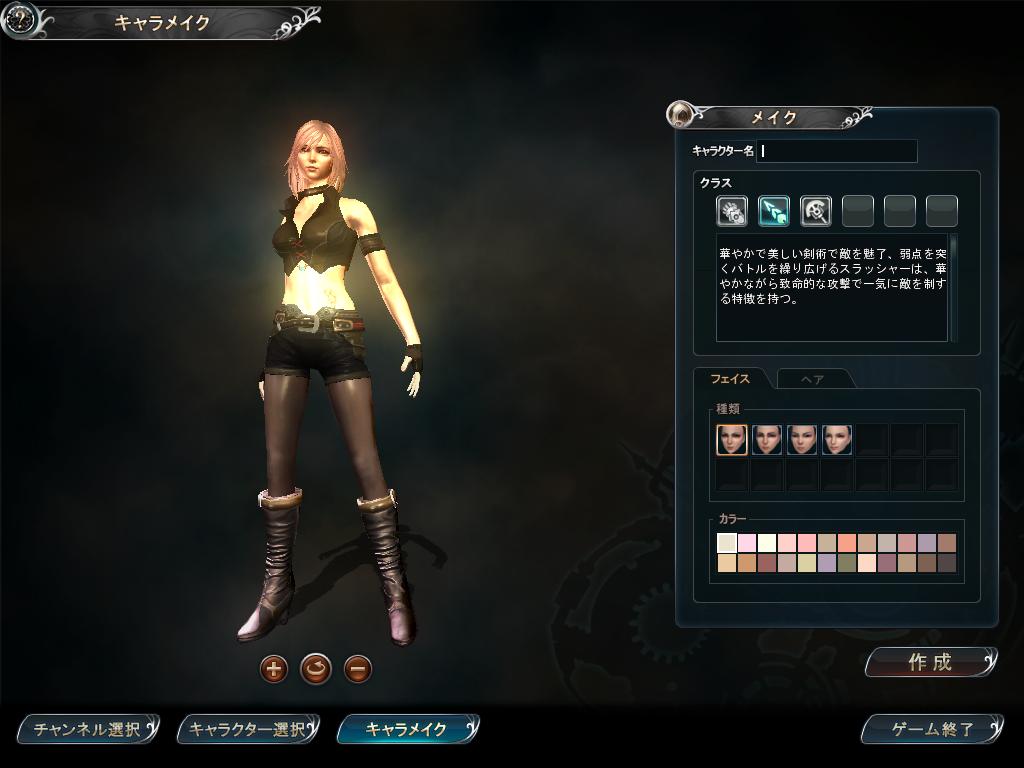This screenshot has height=768, width=1024.
Task: Click 作成 to create the character
Action: pyautogui.click(x=930, y=662)
